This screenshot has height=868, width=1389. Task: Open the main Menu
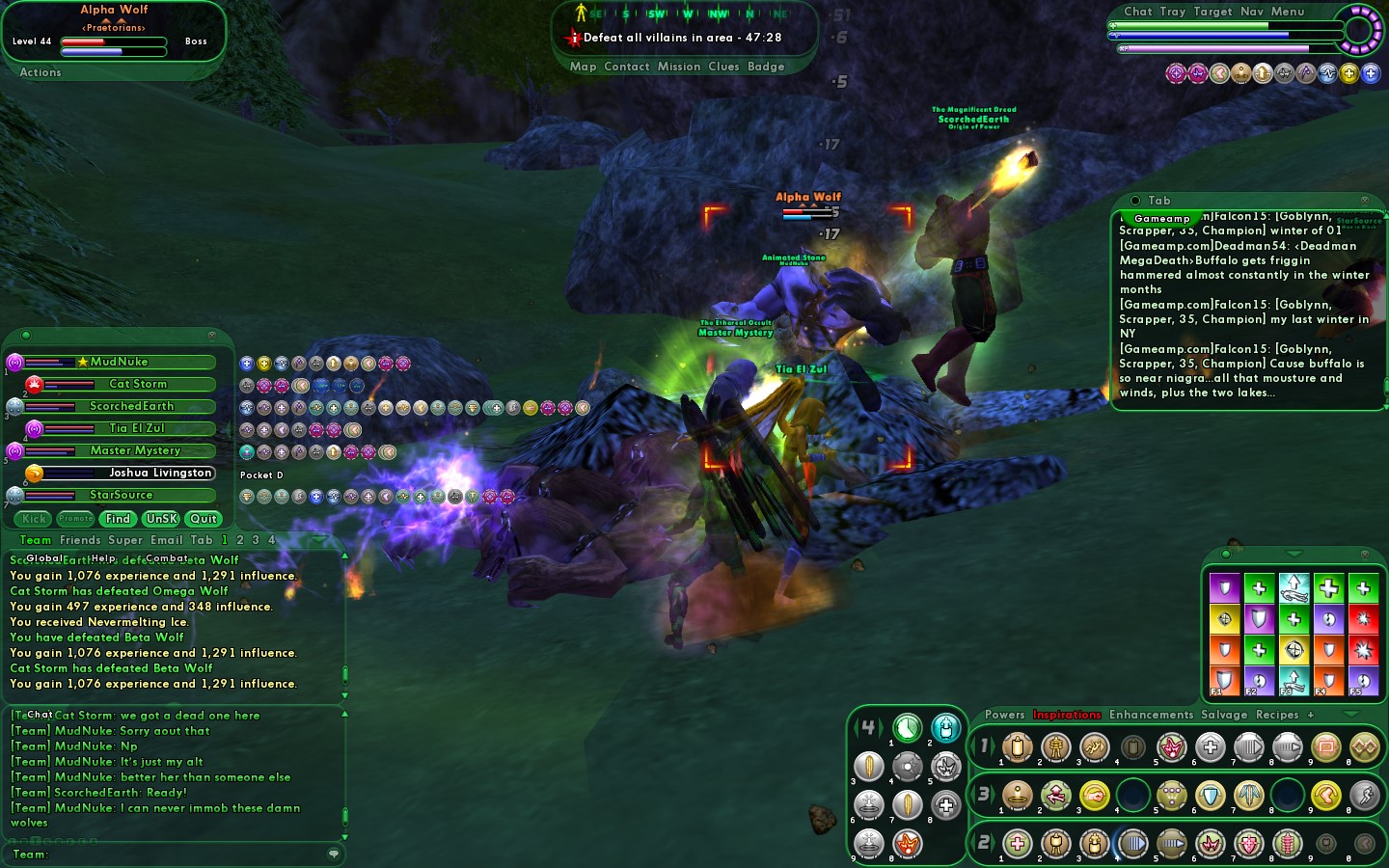click(x=1287, y=12)
